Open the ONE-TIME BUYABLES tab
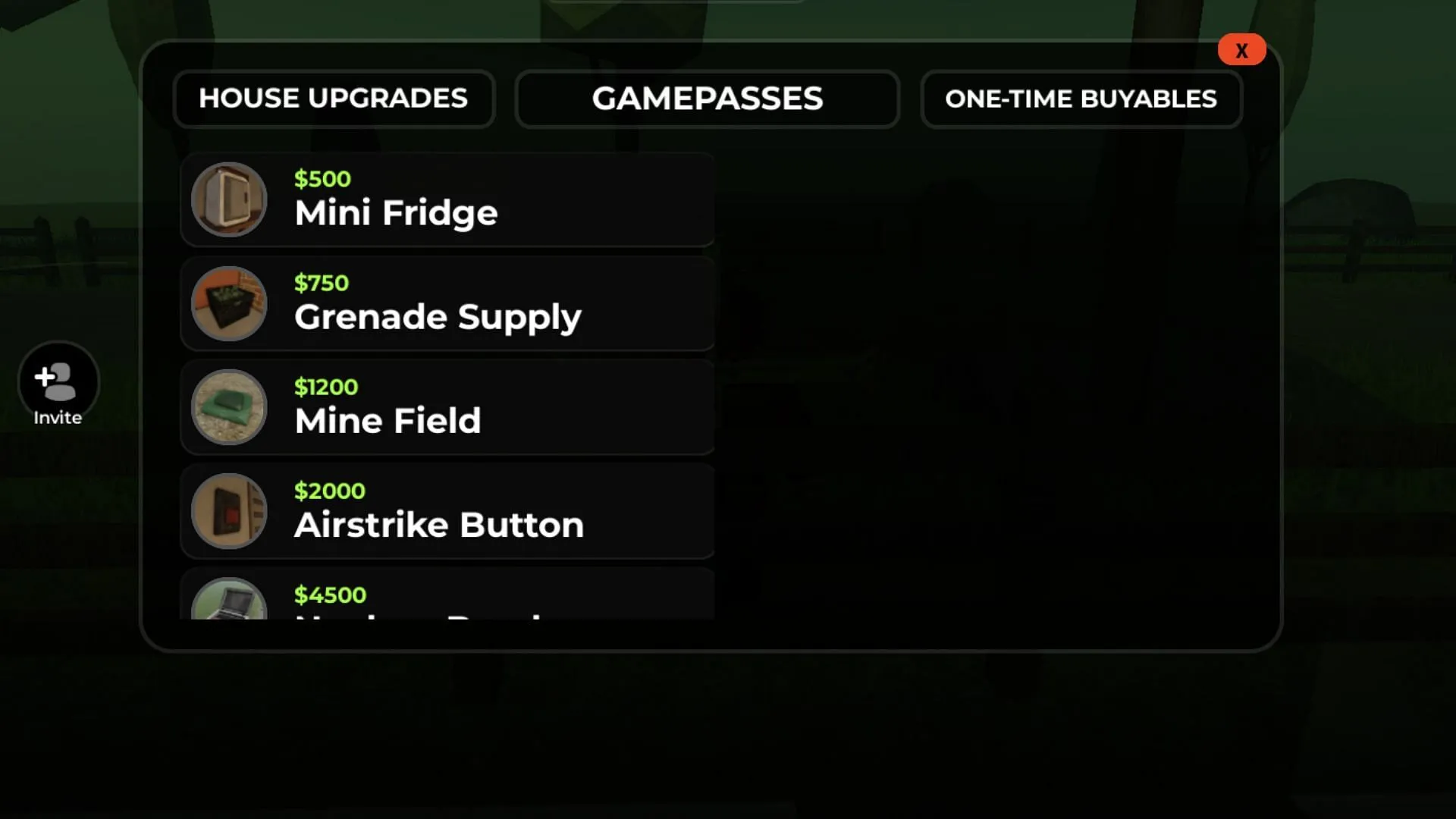The width and height of the screenshot is (1456, 819). [1081, 99]
